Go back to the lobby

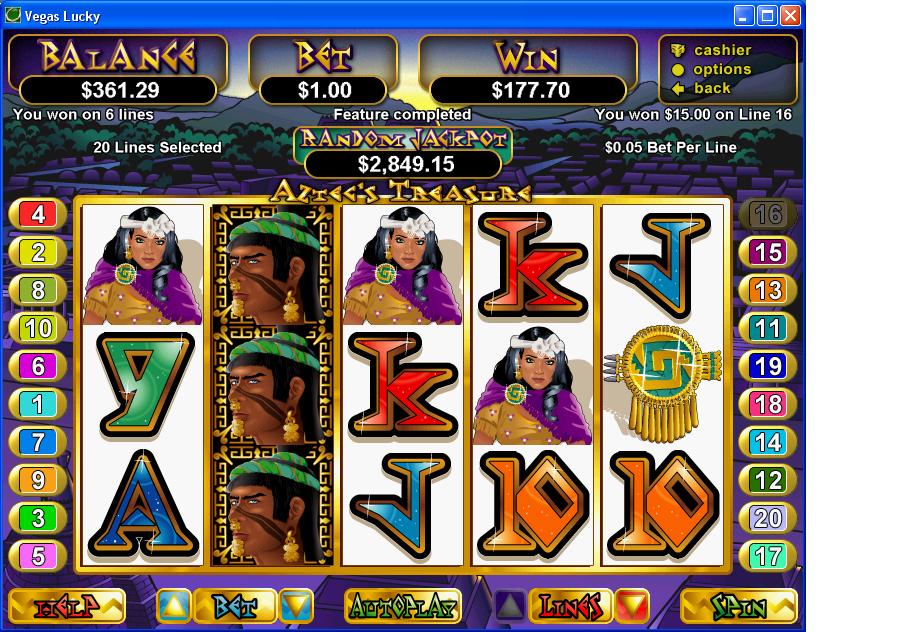click(x=712, y=88)
